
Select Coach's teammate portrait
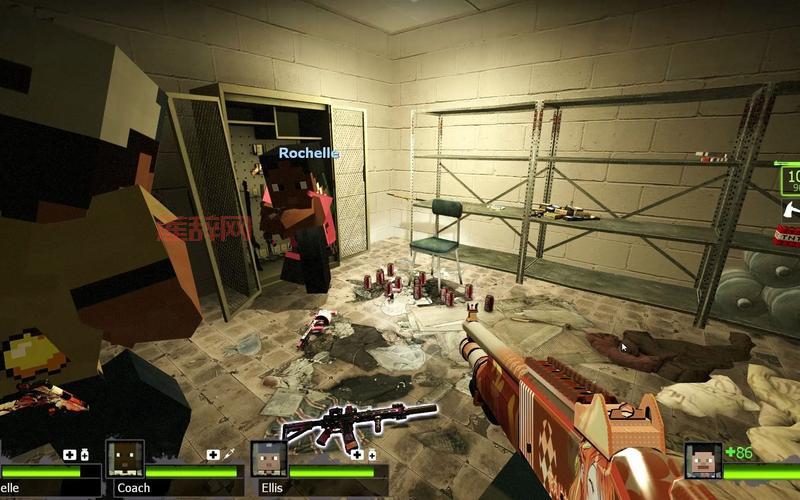[x=125, y=459]
